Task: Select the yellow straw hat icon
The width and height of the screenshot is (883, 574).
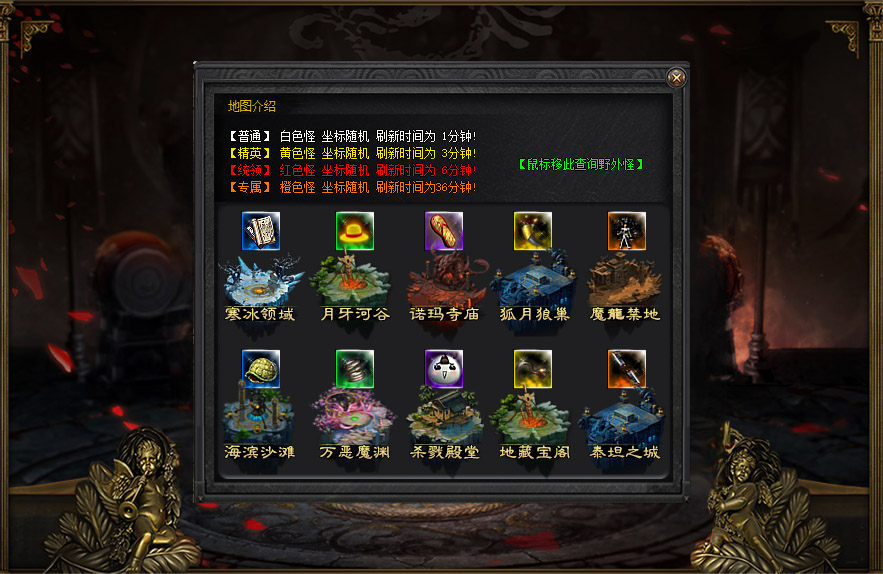Action: pos(355,231)
